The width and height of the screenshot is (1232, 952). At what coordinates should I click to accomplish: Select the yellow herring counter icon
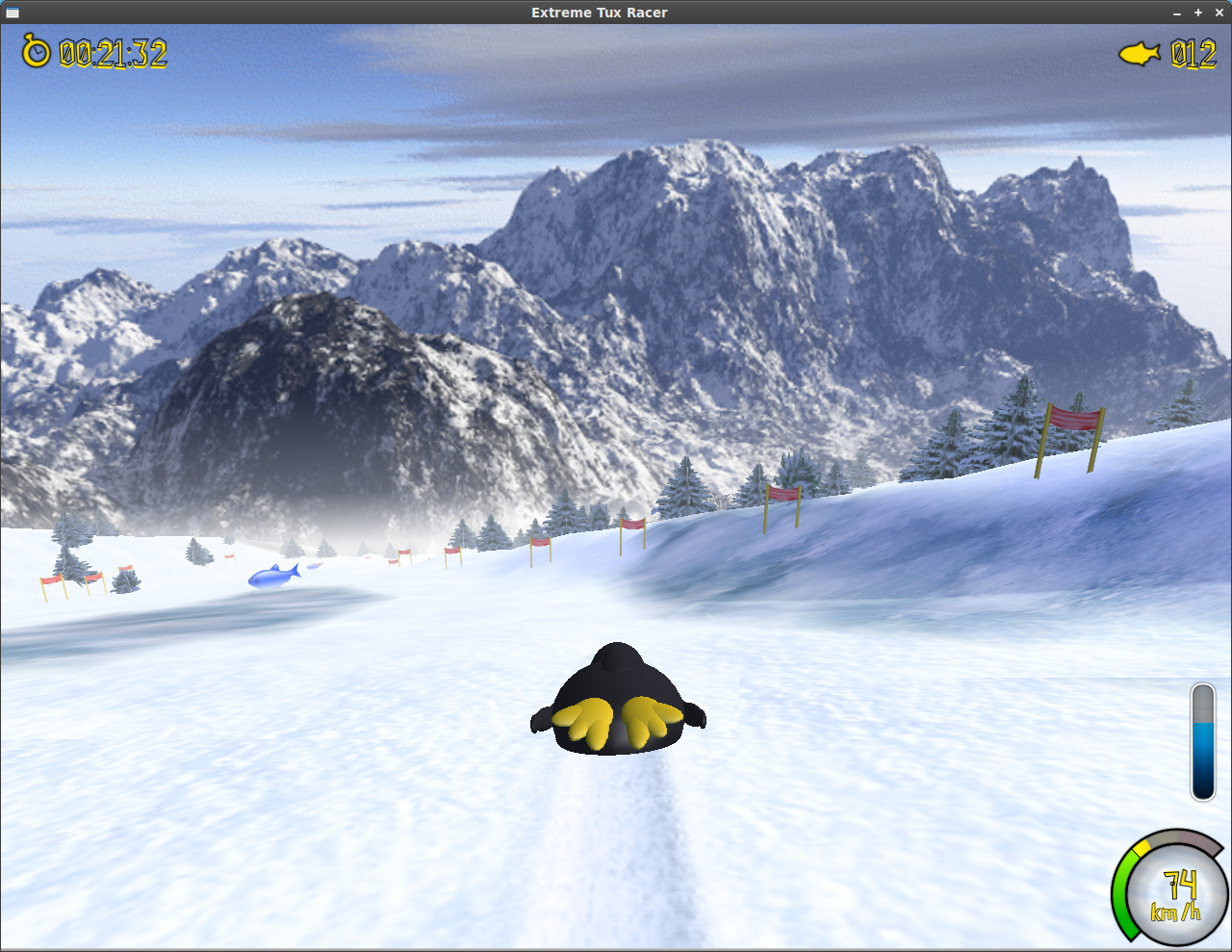1141,54
